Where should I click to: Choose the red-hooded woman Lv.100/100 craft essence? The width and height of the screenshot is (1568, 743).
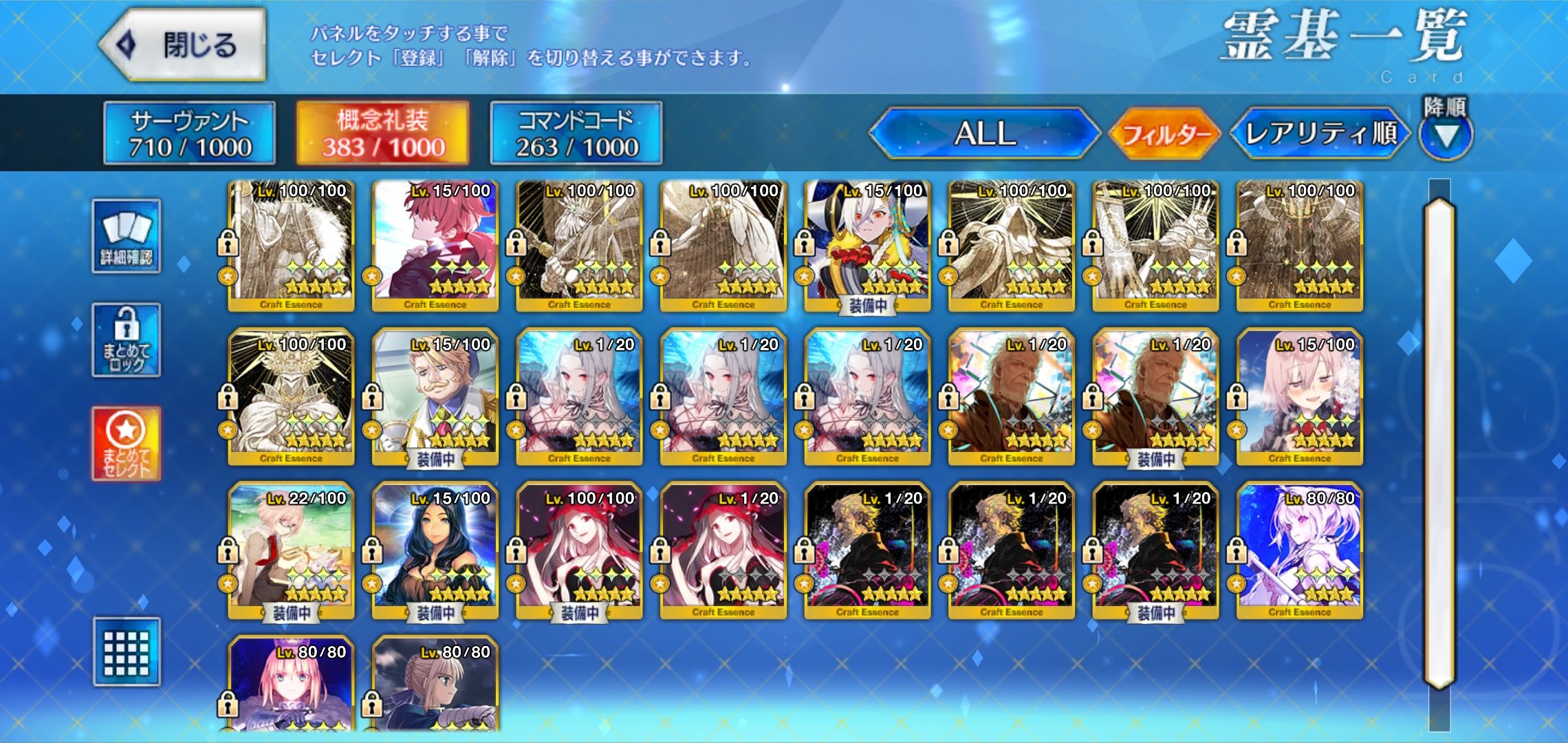point(579,551)
